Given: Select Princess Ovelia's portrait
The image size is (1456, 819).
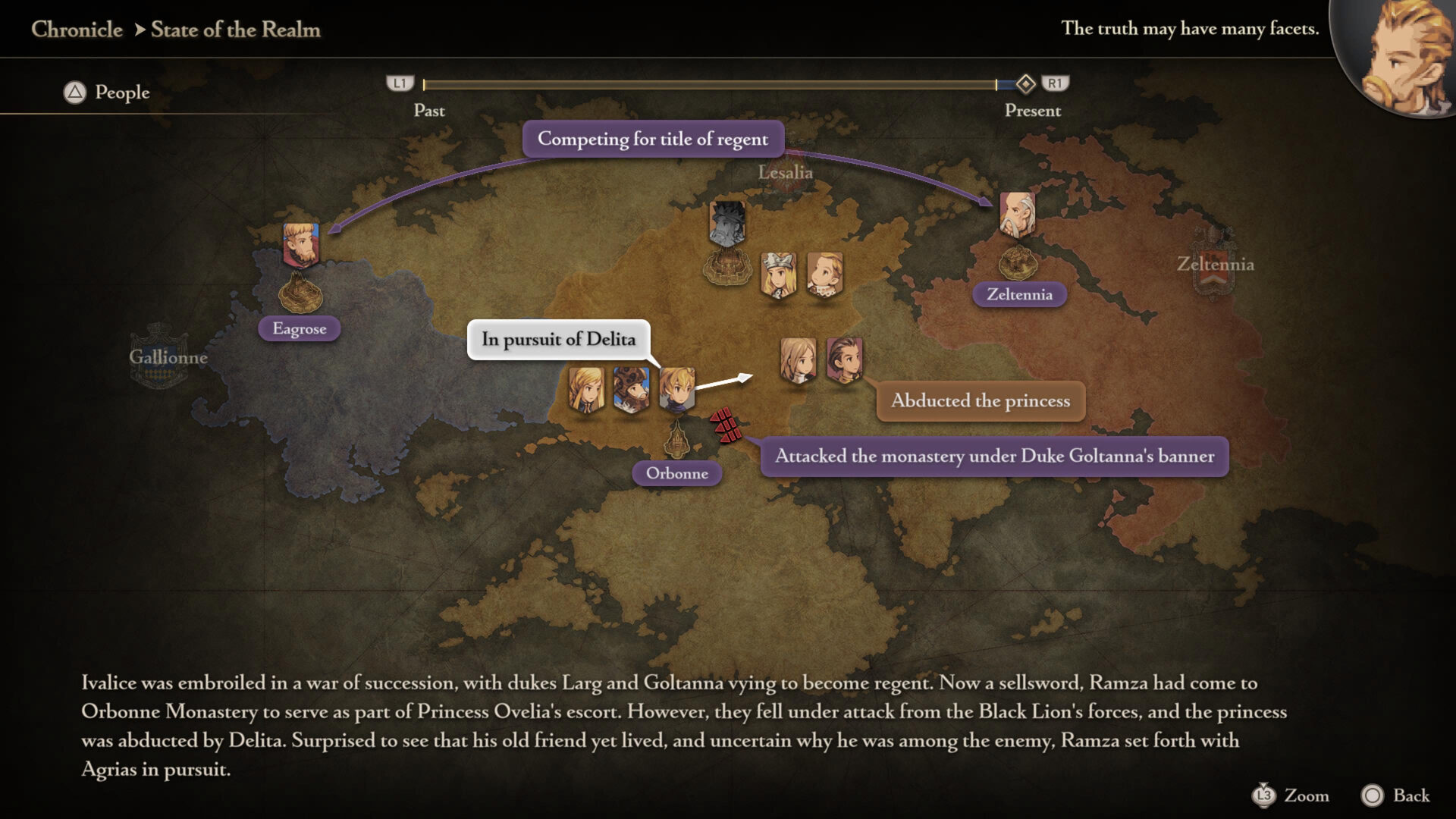Looking at the screenshot, I should (799, 359).
